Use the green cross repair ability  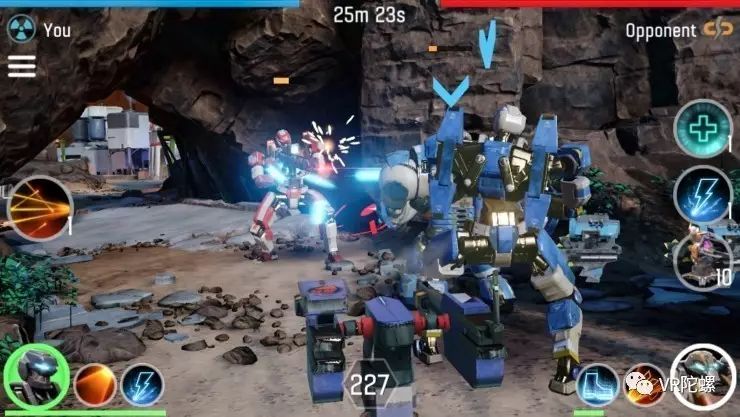point(702,128)
